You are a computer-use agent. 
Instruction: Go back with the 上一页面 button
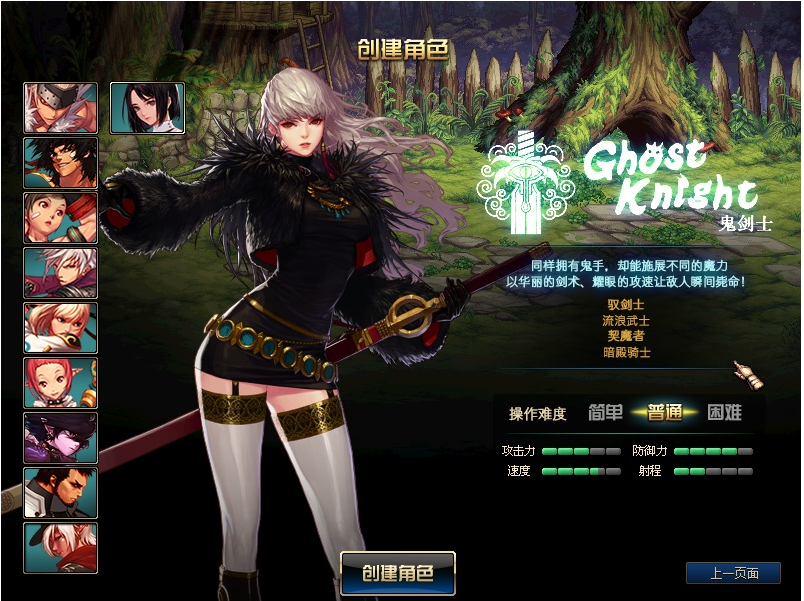tap(733, 573)
